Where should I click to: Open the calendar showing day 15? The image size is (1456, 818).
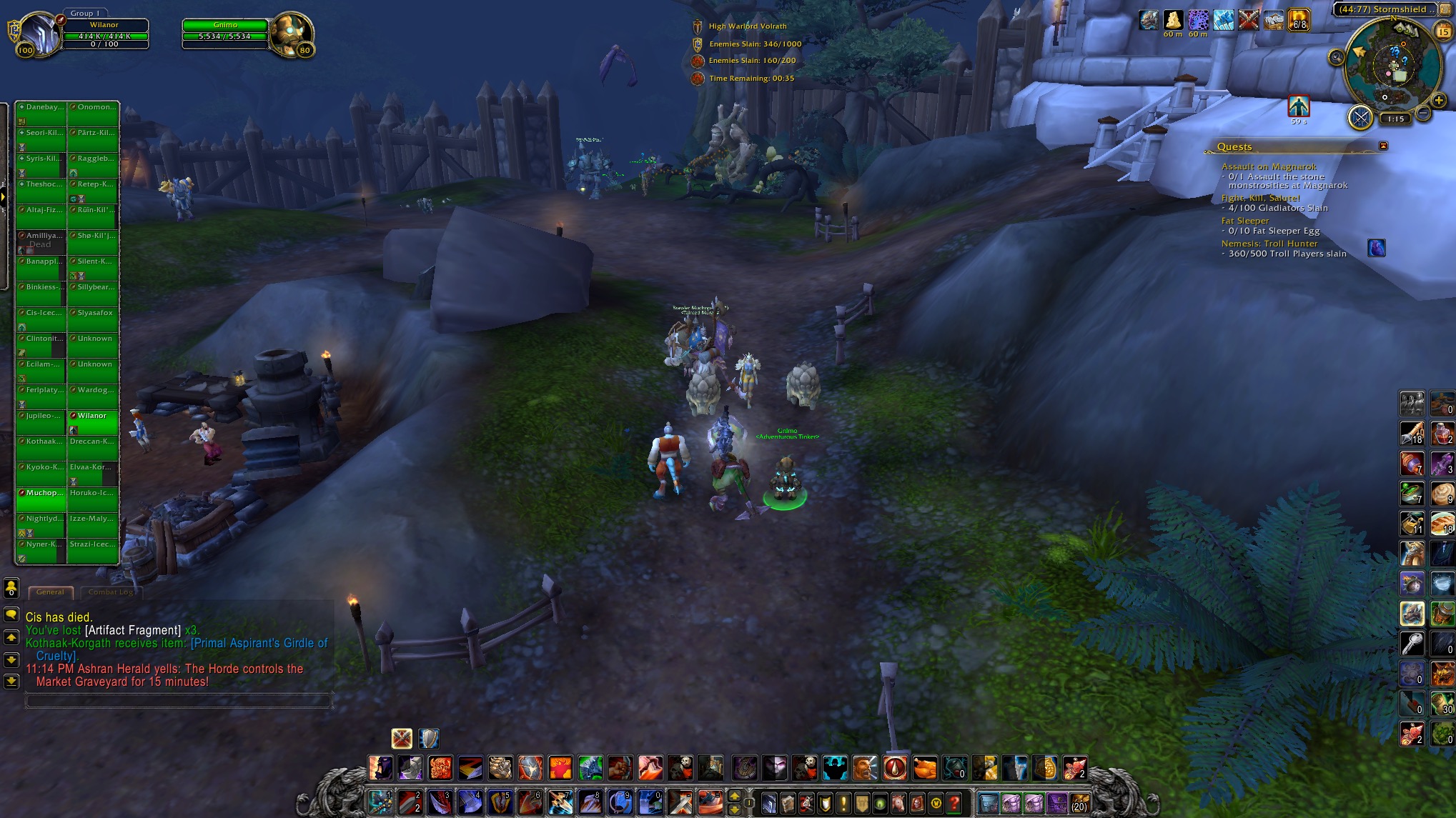point(1443,31)
